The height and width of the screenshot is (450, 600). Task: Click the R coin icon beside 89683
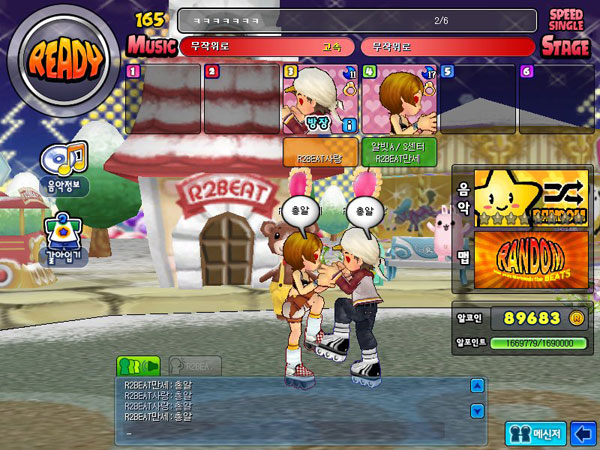[x=576, y=318]
